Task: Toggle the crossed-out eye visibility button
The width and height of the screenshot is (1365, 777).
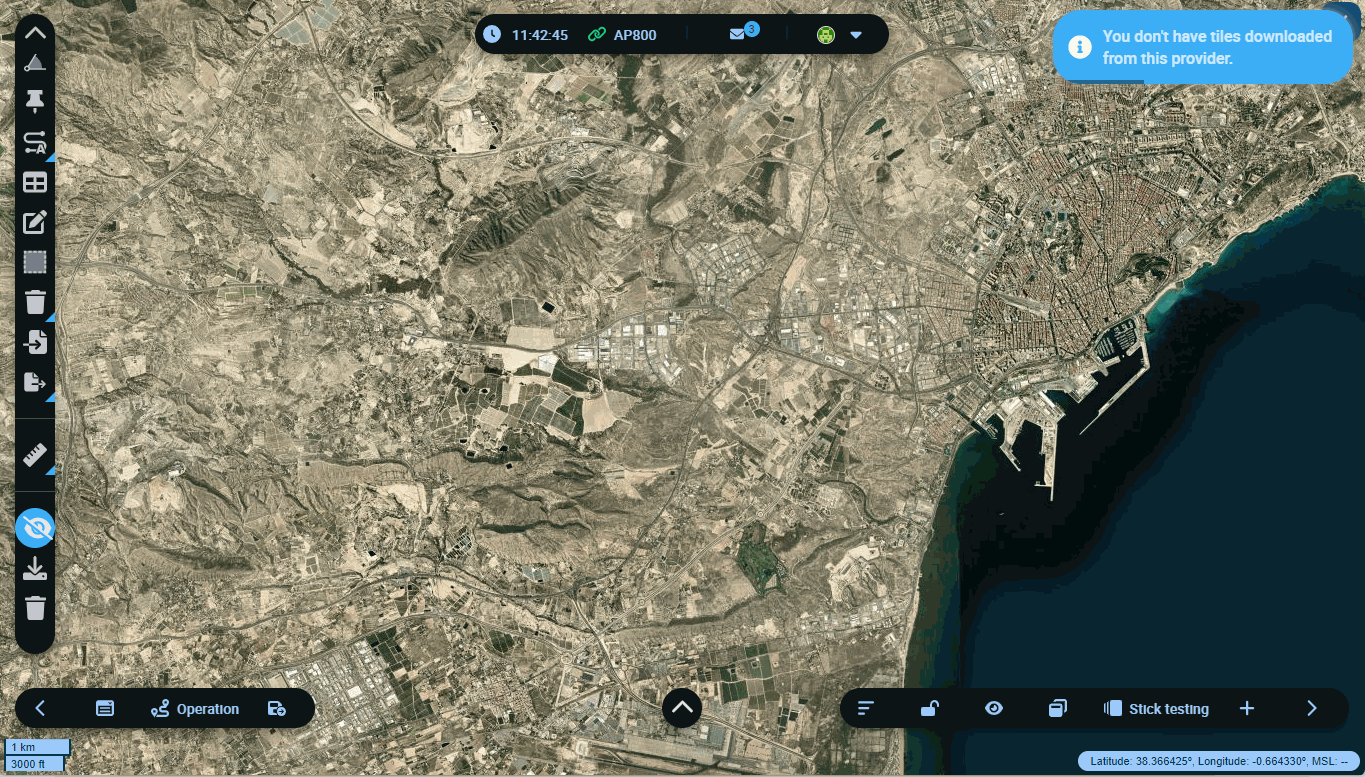Action: [35, 528]
